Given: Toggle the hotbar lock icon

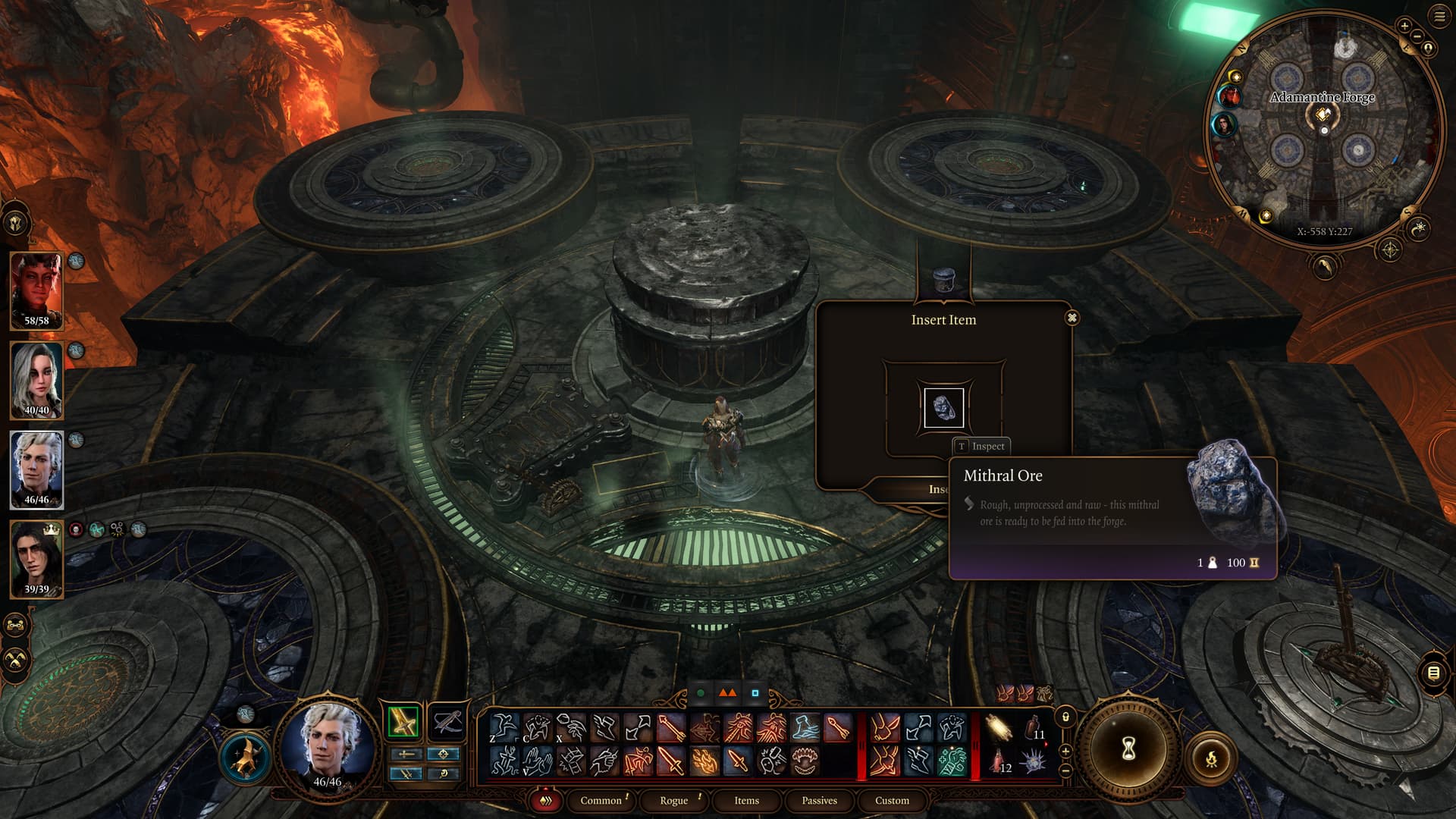Looking at the screenshot, I should coord(1065,717).
